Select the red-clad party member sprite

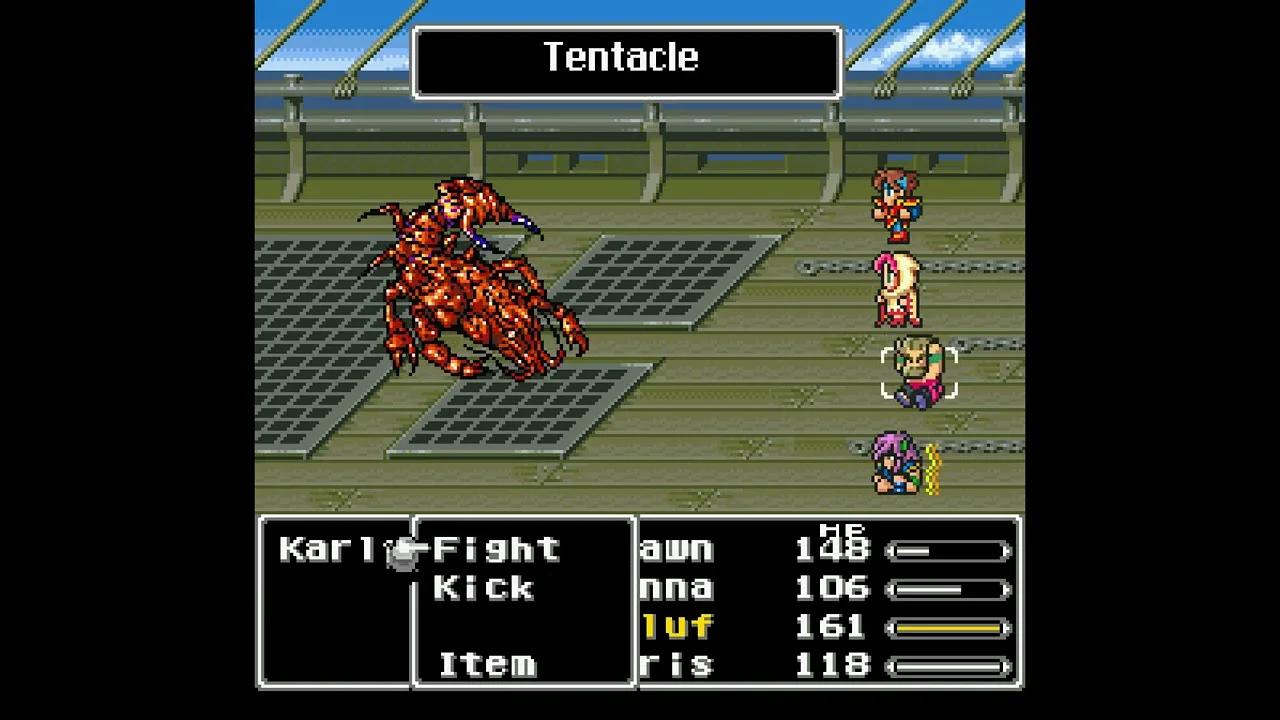coord(897,205)
